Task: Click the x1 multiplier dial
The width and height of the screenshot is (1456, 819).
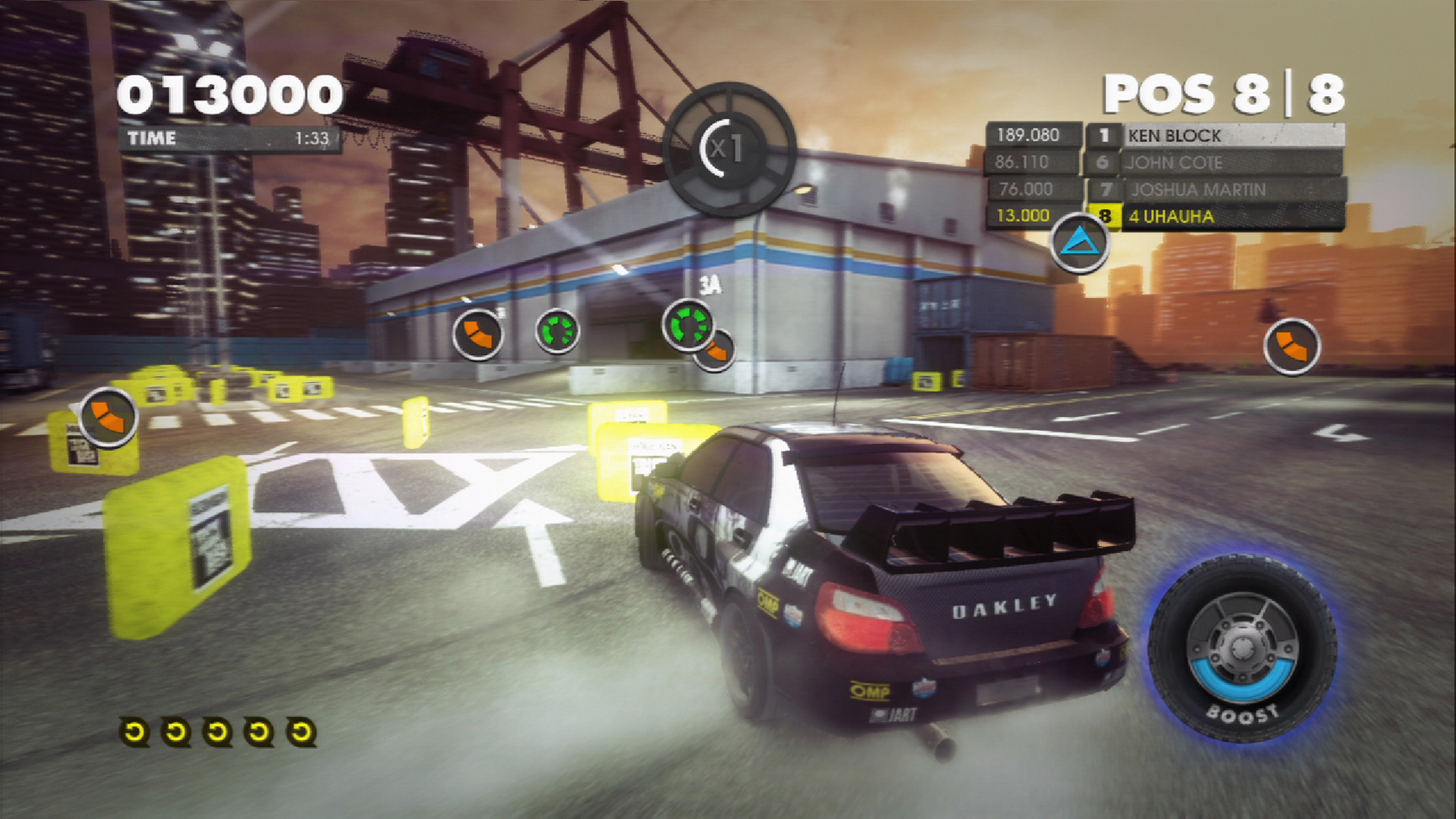Action: (728, 149)
